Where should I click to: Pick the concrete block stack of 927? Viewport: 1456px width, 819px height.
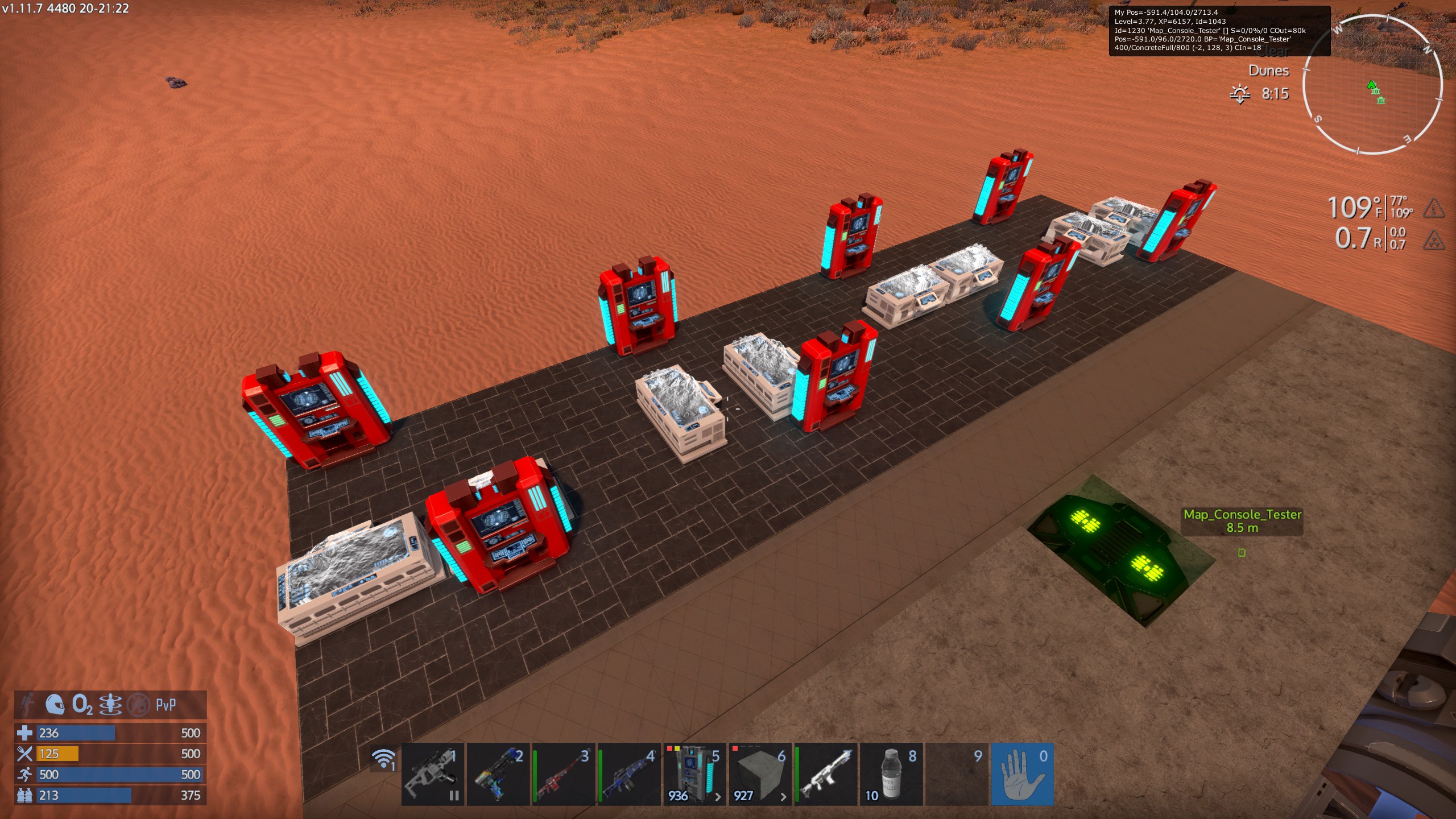[760, 774]
